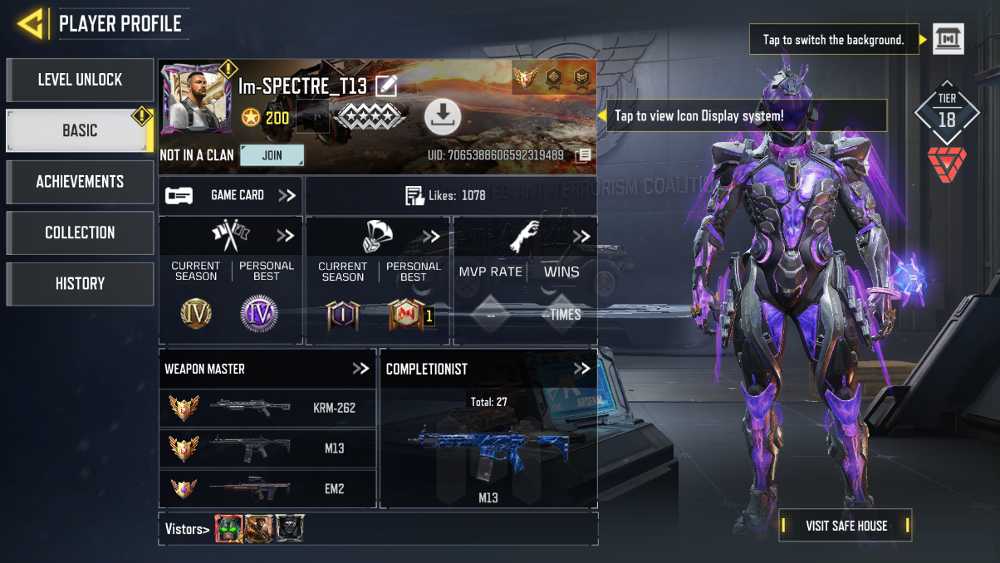Image resolution: width=1000 pixels, height=563 pixels.
Task: Switch the profile background
Action: 948,39
